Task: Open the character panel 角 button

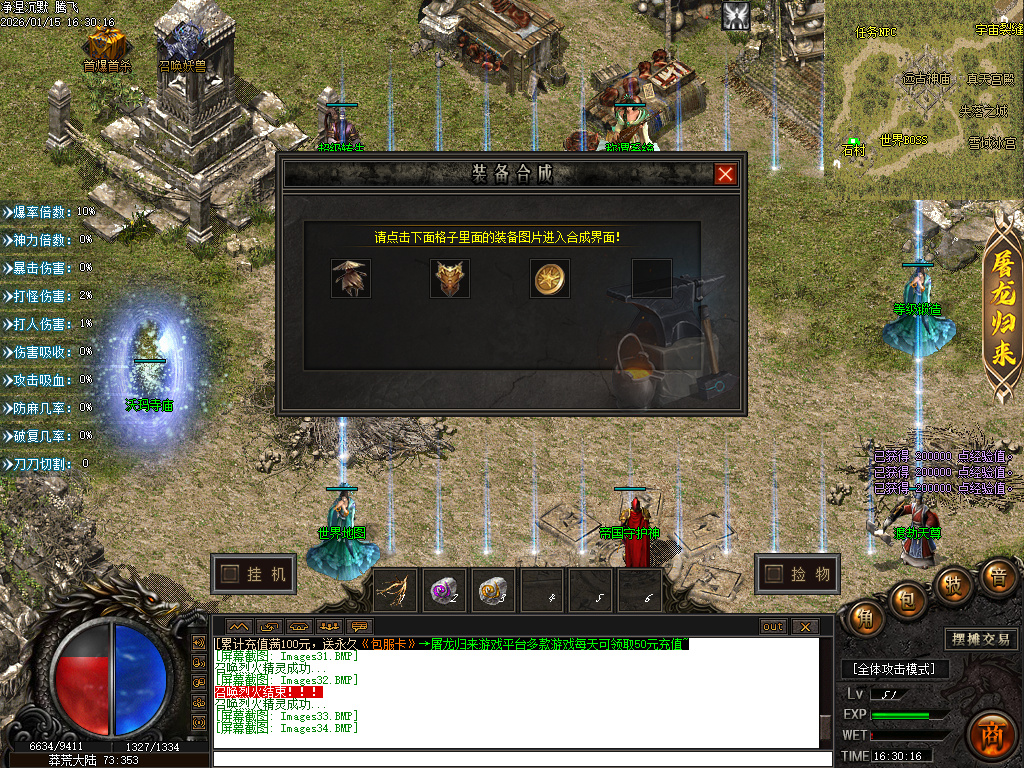Action: click(x=864, y=619)
